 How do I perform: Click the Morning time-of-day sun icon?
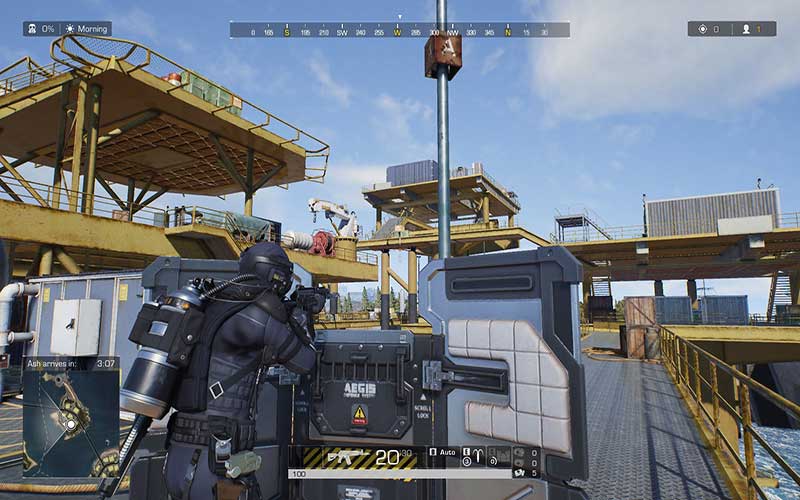click(x=70, y=29)
